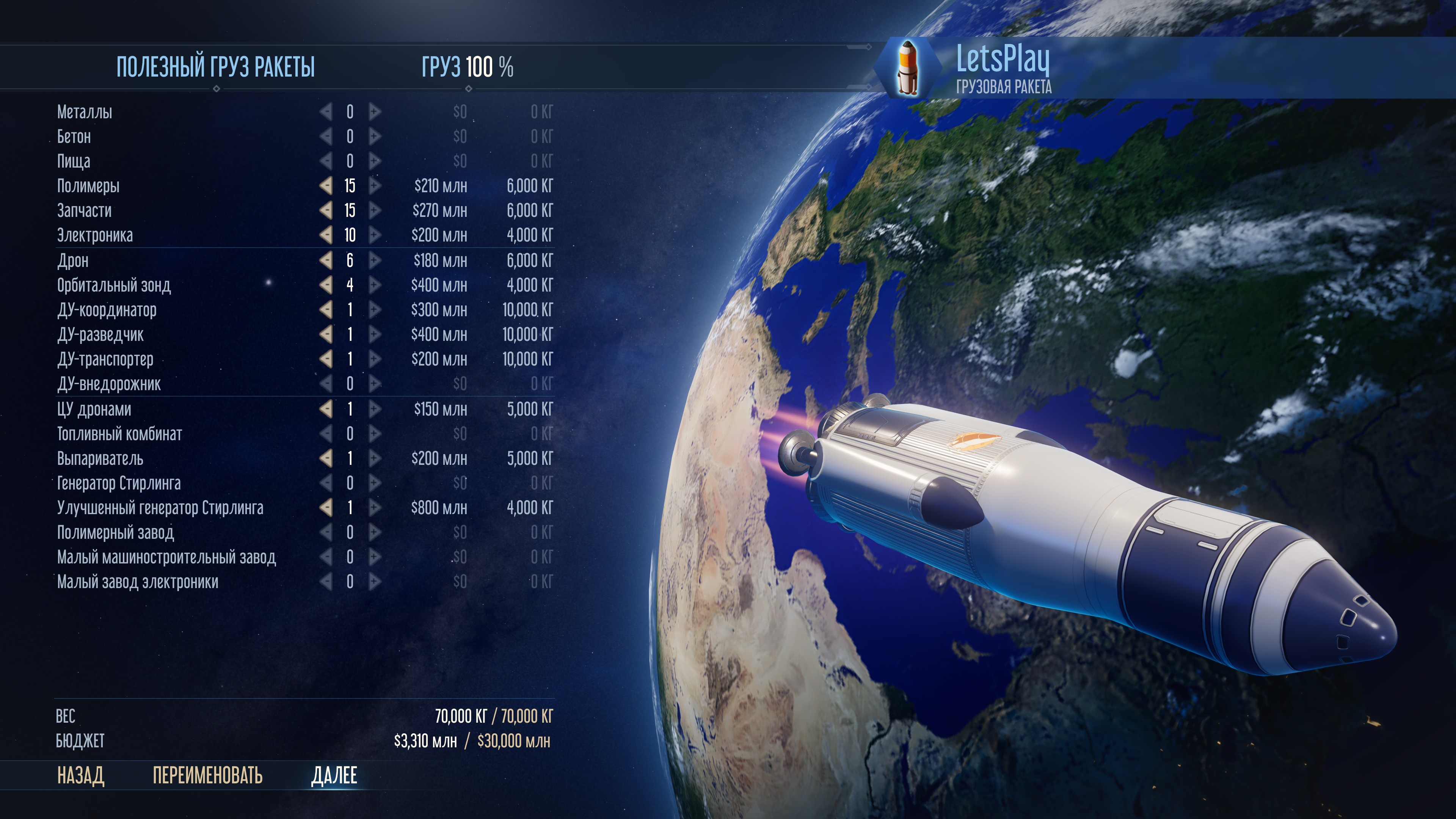1456x819 pixels.
Task: Select the Улучшенный генератор Стирлинга row
Action: tap(160, 508)
